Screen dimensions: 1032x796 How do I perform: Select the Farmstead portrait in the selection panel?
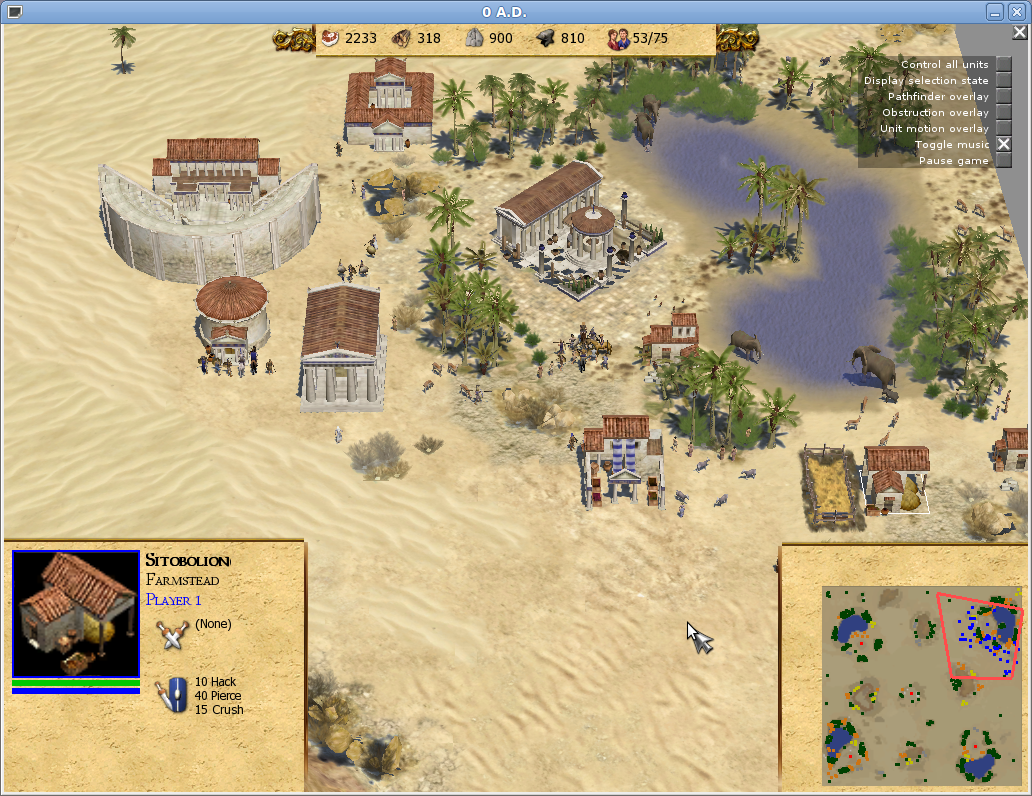tap(76, 613)
